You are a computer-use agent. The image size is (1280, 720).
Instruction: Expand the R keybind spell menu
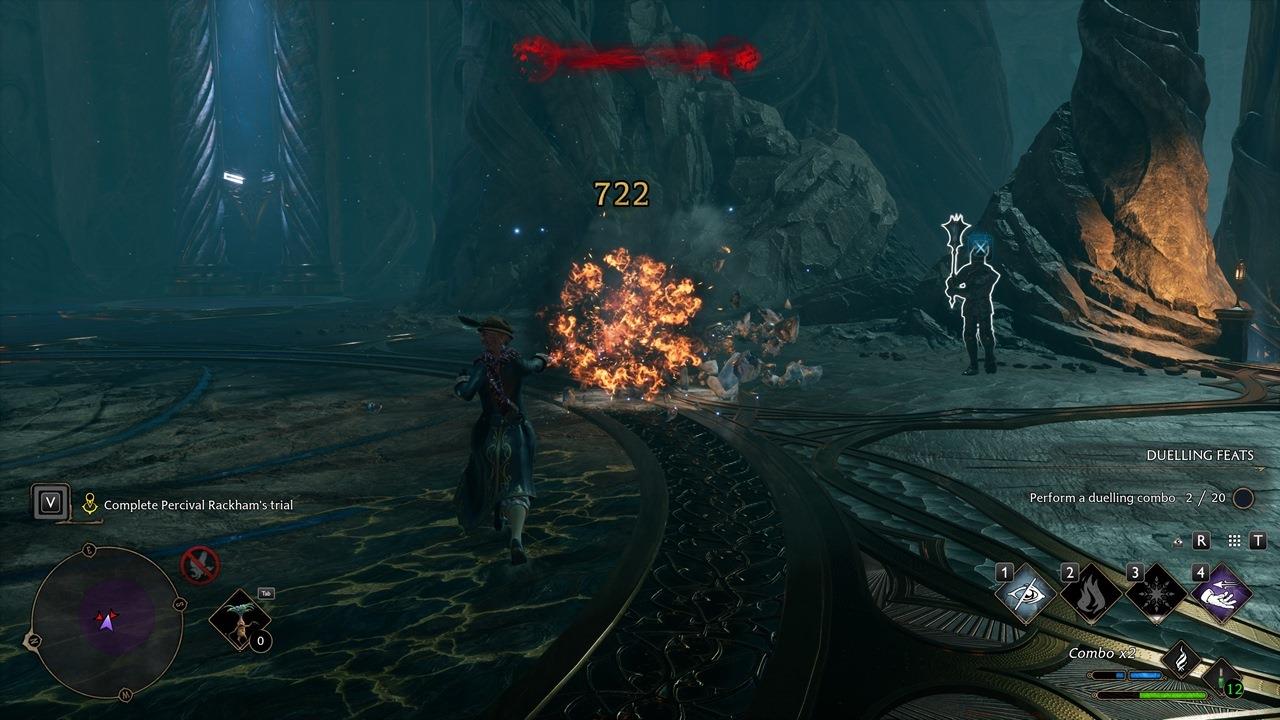[1200, 541]
